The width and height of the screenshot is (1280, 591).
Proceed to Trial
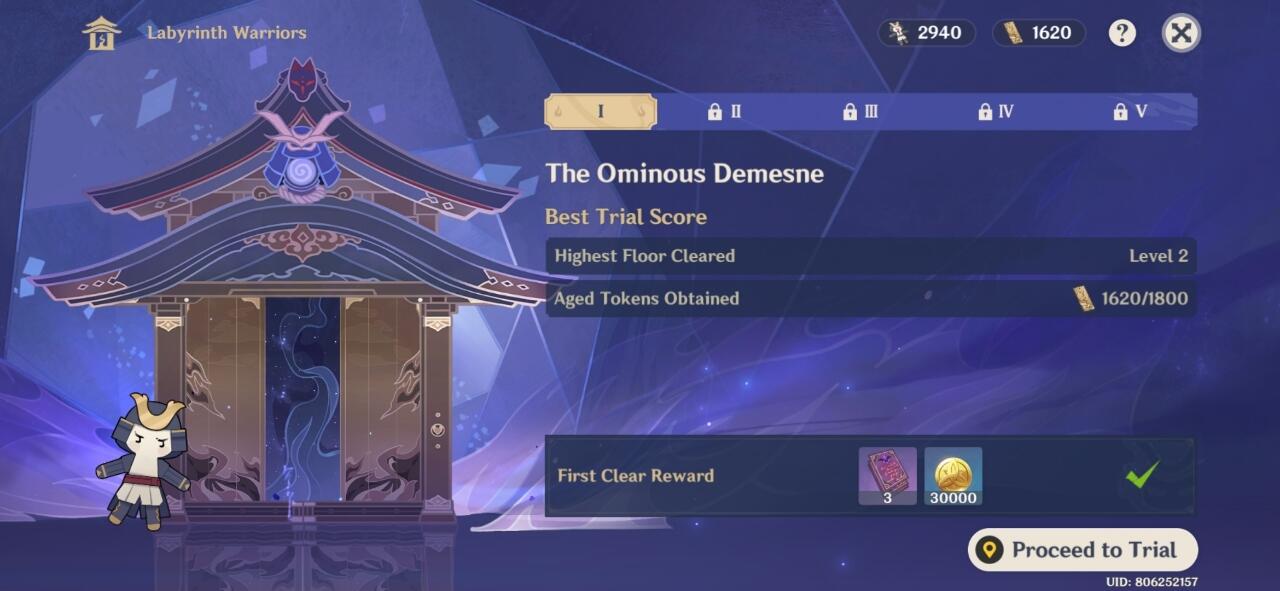pos(1082,550)
